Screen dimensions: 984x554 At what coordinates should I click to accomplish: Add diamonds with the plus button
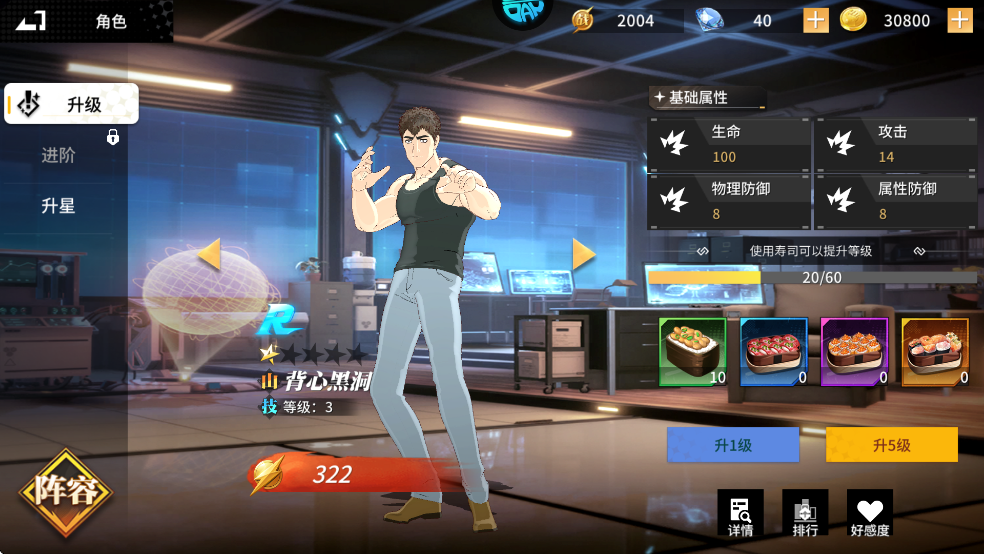(x=816, y=21)
